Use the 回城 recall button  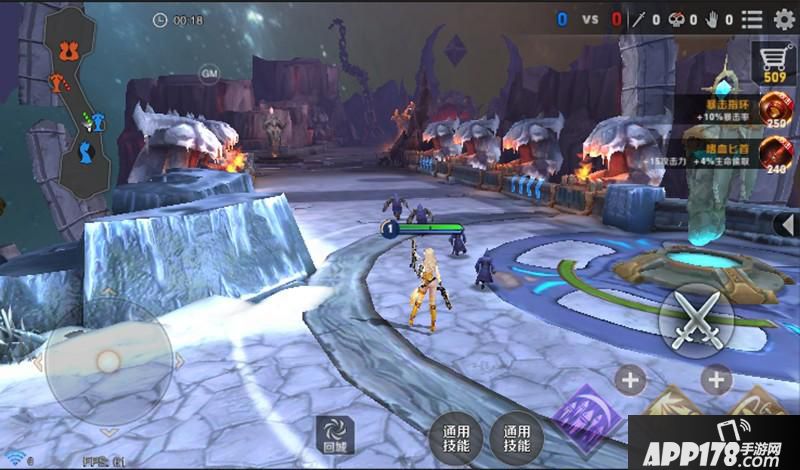(x=332, y=434)
